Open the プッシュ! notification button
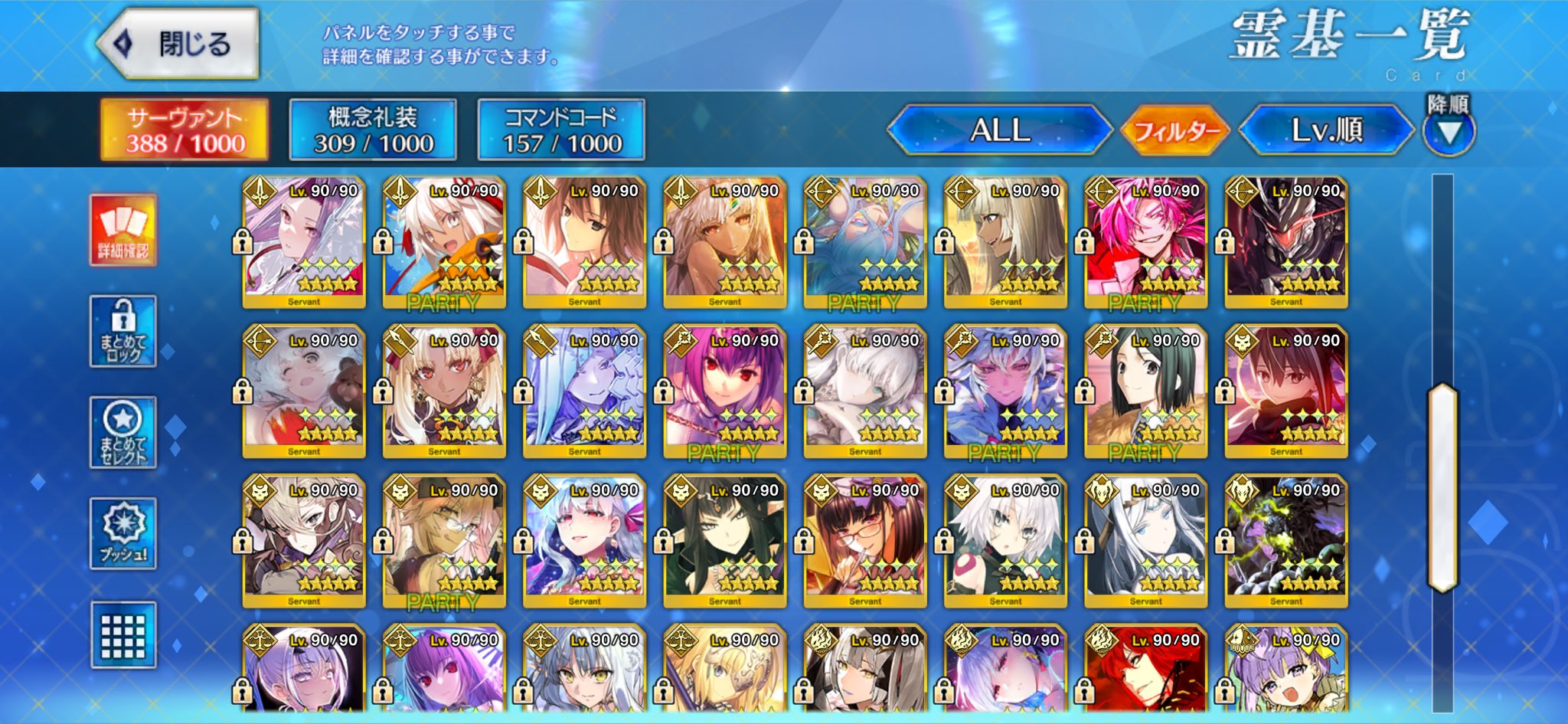Screen dimensions: 1568x724 pos(123,533)
